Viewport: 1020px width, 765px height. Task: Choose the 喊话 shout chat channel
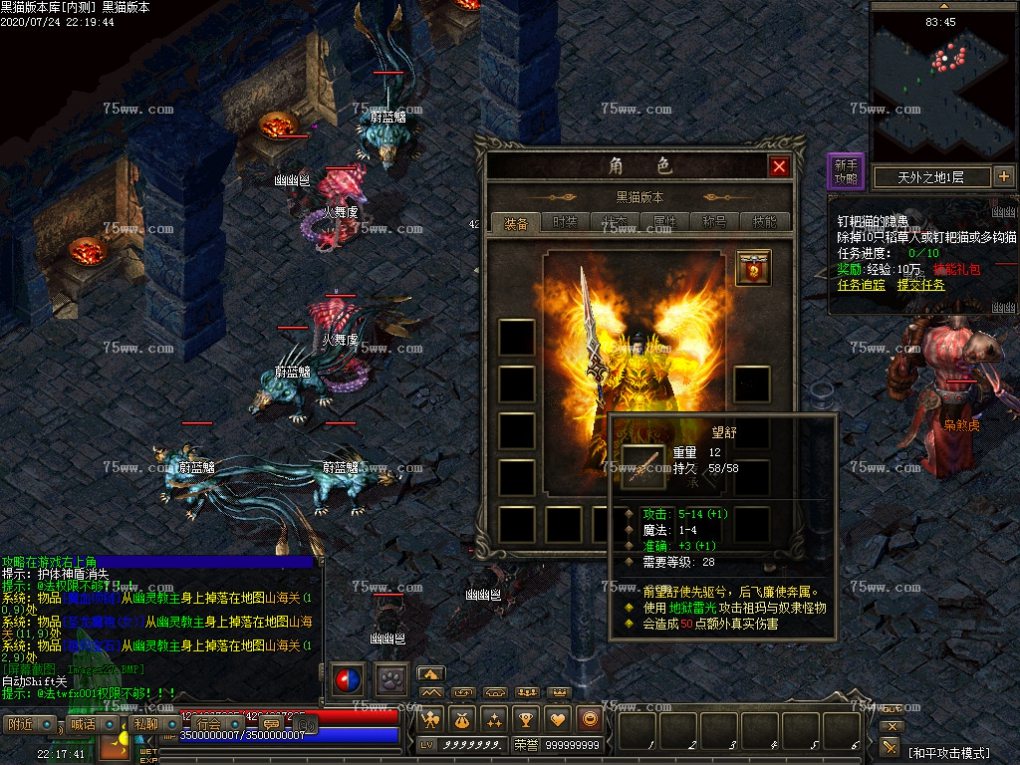click(83, 724)
